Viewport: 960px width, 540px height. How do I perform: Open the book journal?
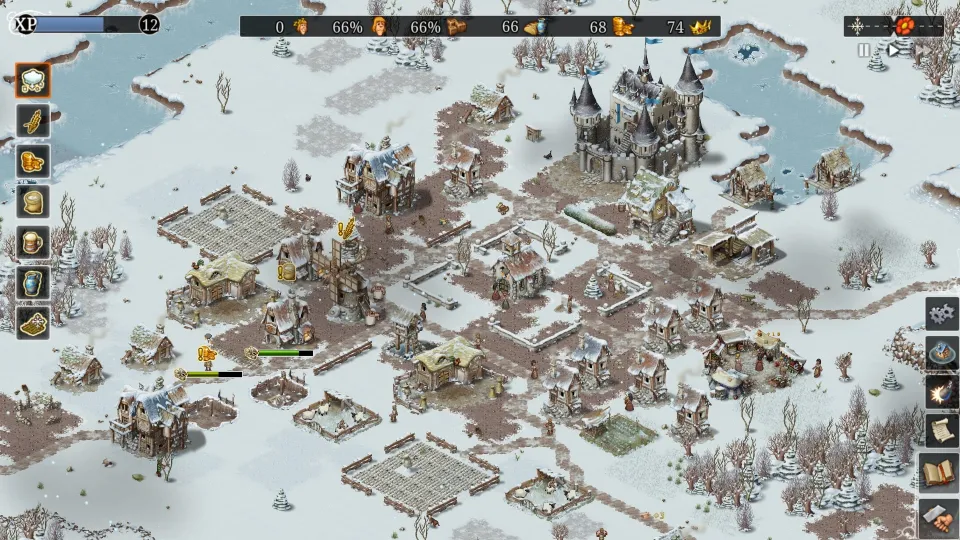click(x=941, y=471)
